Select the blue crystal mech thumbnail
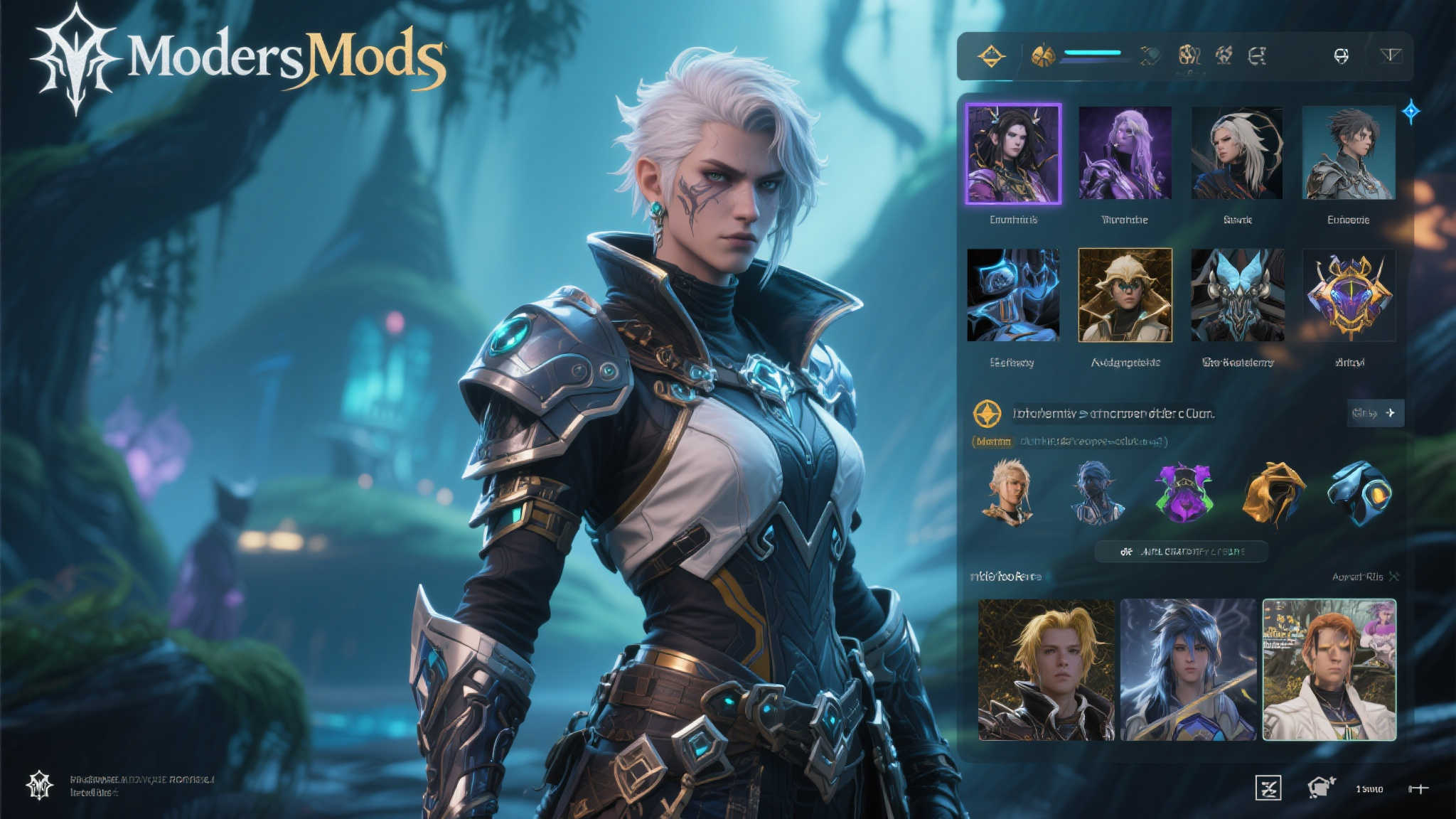Image resolution: width=1456 pixels, height=819 pixels. [1013, 295]
